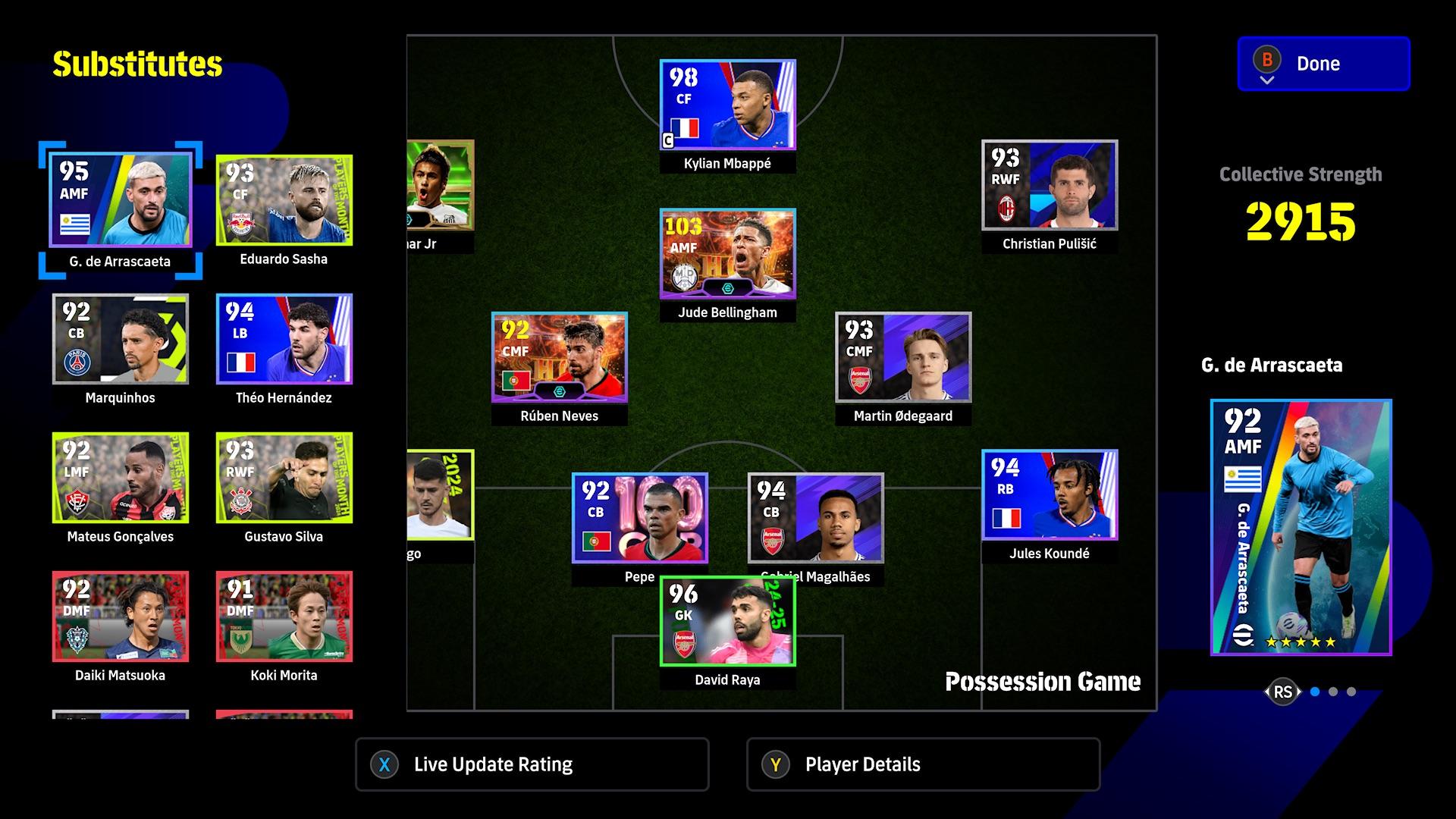
Task: Click the France flag on Mbappé's card
Action: click(x=684, y=127)
